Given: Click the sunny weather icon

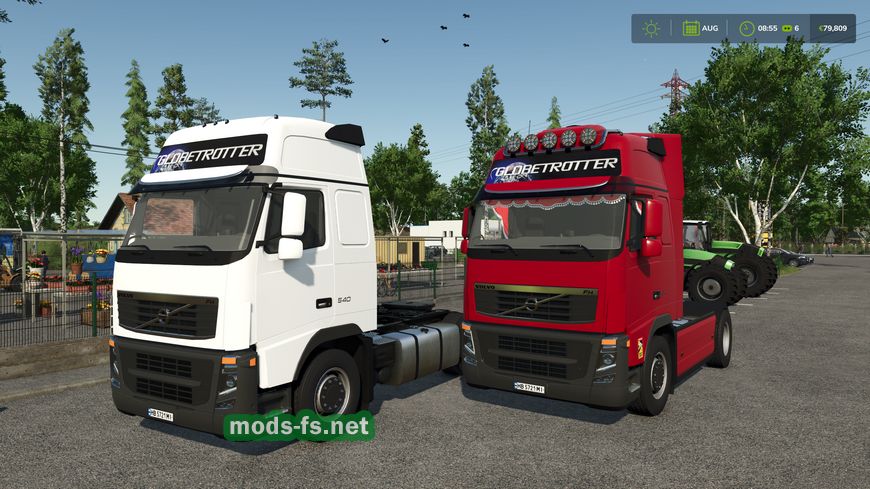Looking at the screenshot, I should [x=651, y=28].
